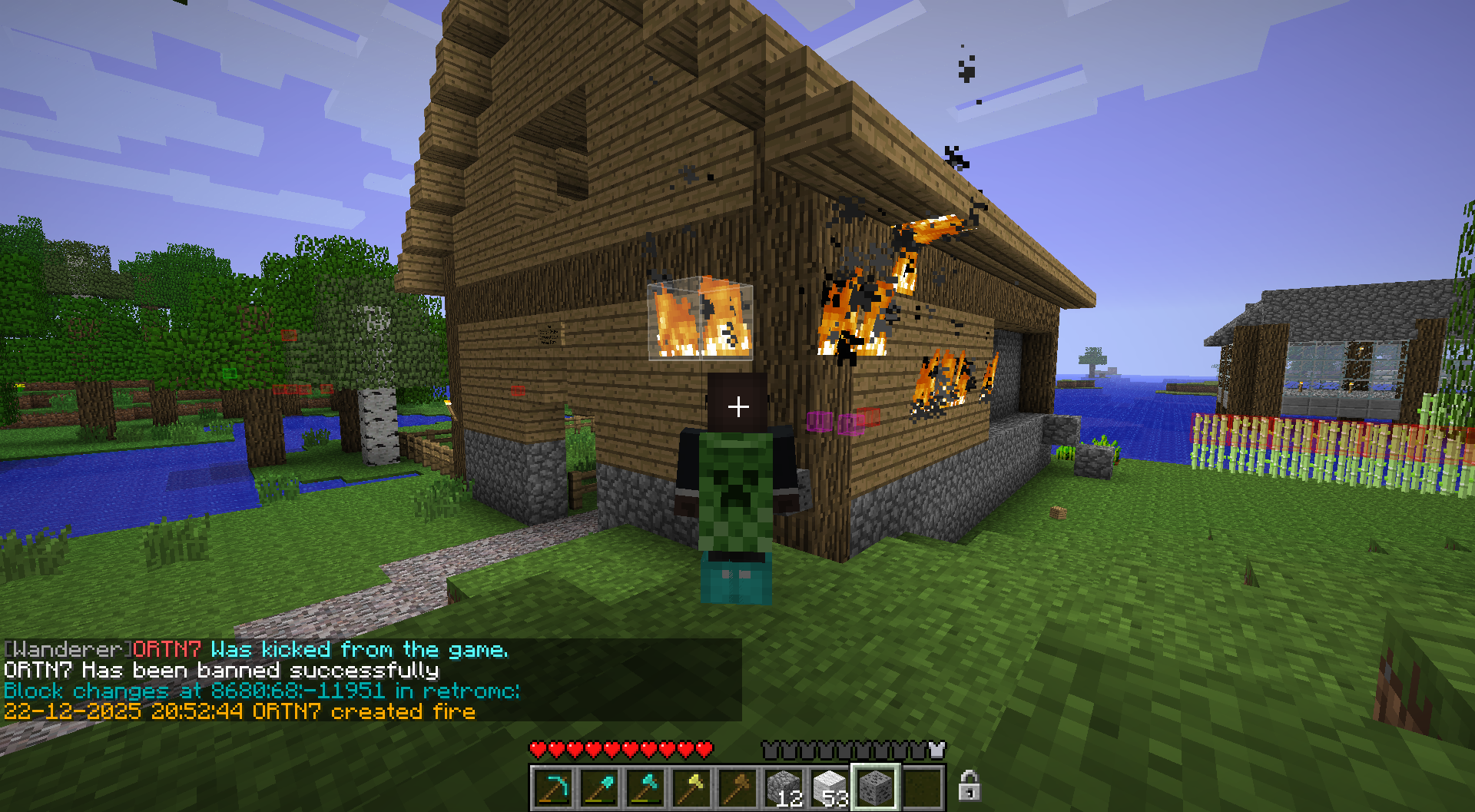Select the diamond pickaxe hotbar slot

[x=553, y=787]
